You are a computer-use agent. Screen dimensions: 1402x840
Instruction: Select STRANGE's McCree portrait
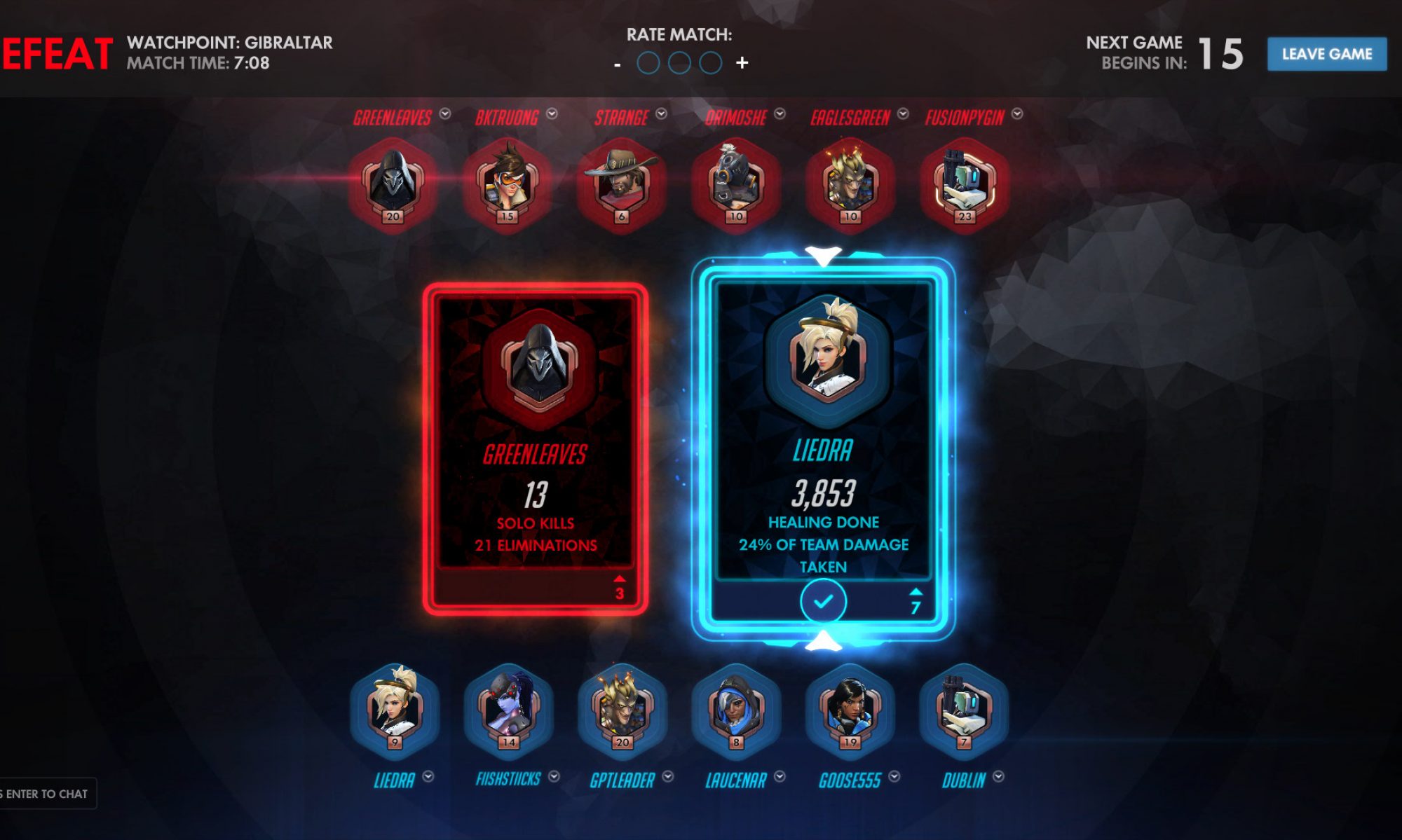point(621,184)
